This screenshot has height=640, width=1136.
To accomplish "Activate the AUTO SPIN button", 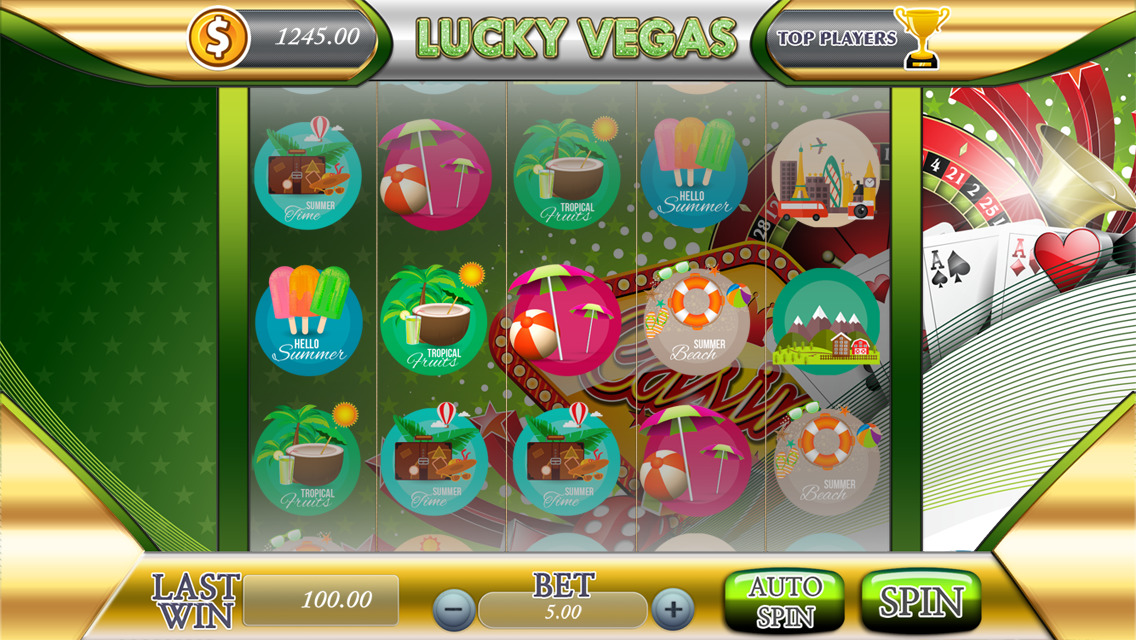I will (784, 601).
